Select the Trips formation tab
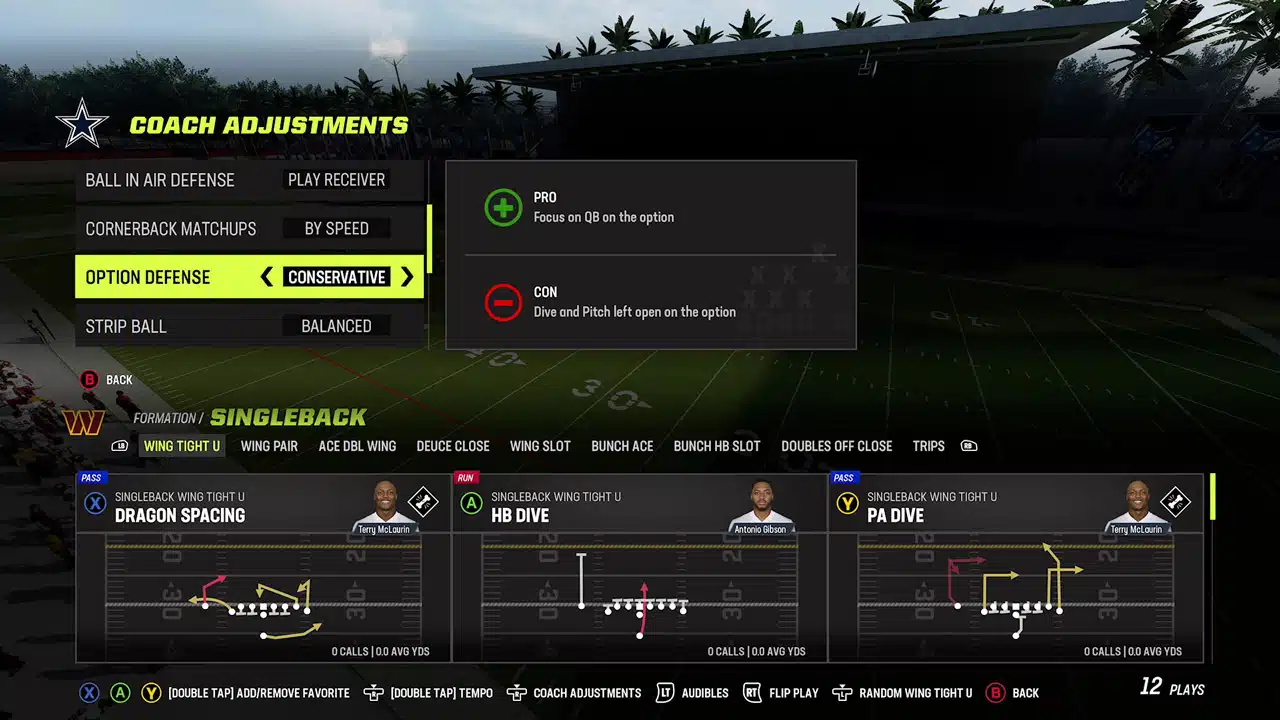1280x720 pixels. (x=928, y=446)
